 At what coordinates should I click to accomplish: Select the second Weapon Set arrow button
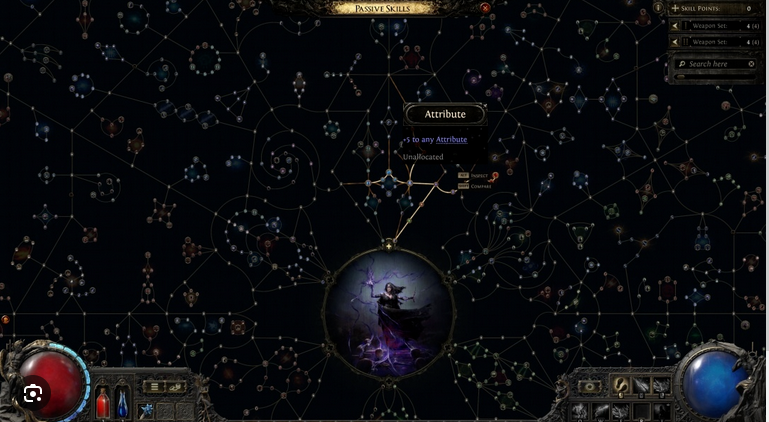(x=675, y=42)
